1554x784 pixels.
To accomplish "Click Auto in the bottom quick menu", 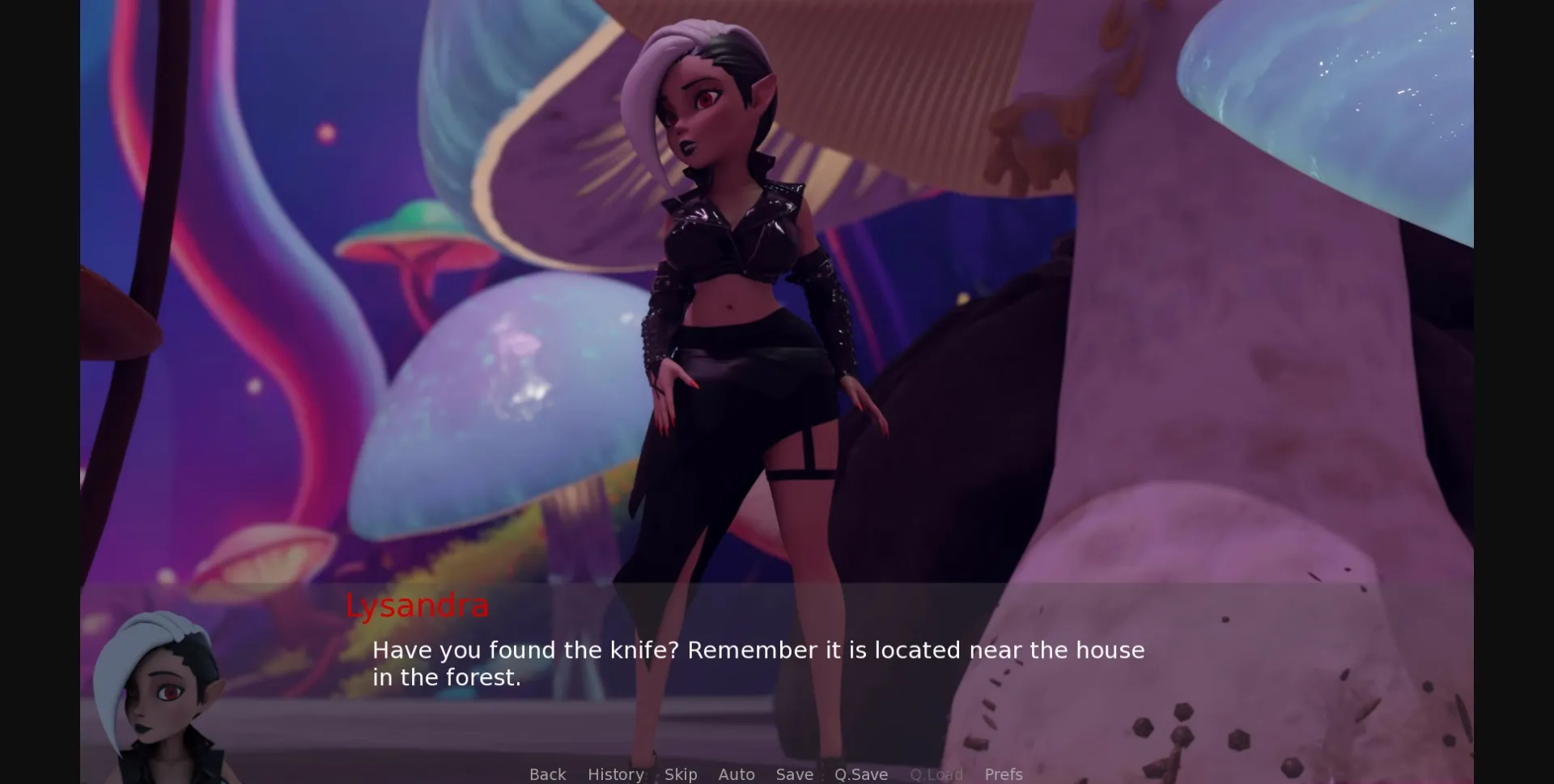I will pos(737,774).
